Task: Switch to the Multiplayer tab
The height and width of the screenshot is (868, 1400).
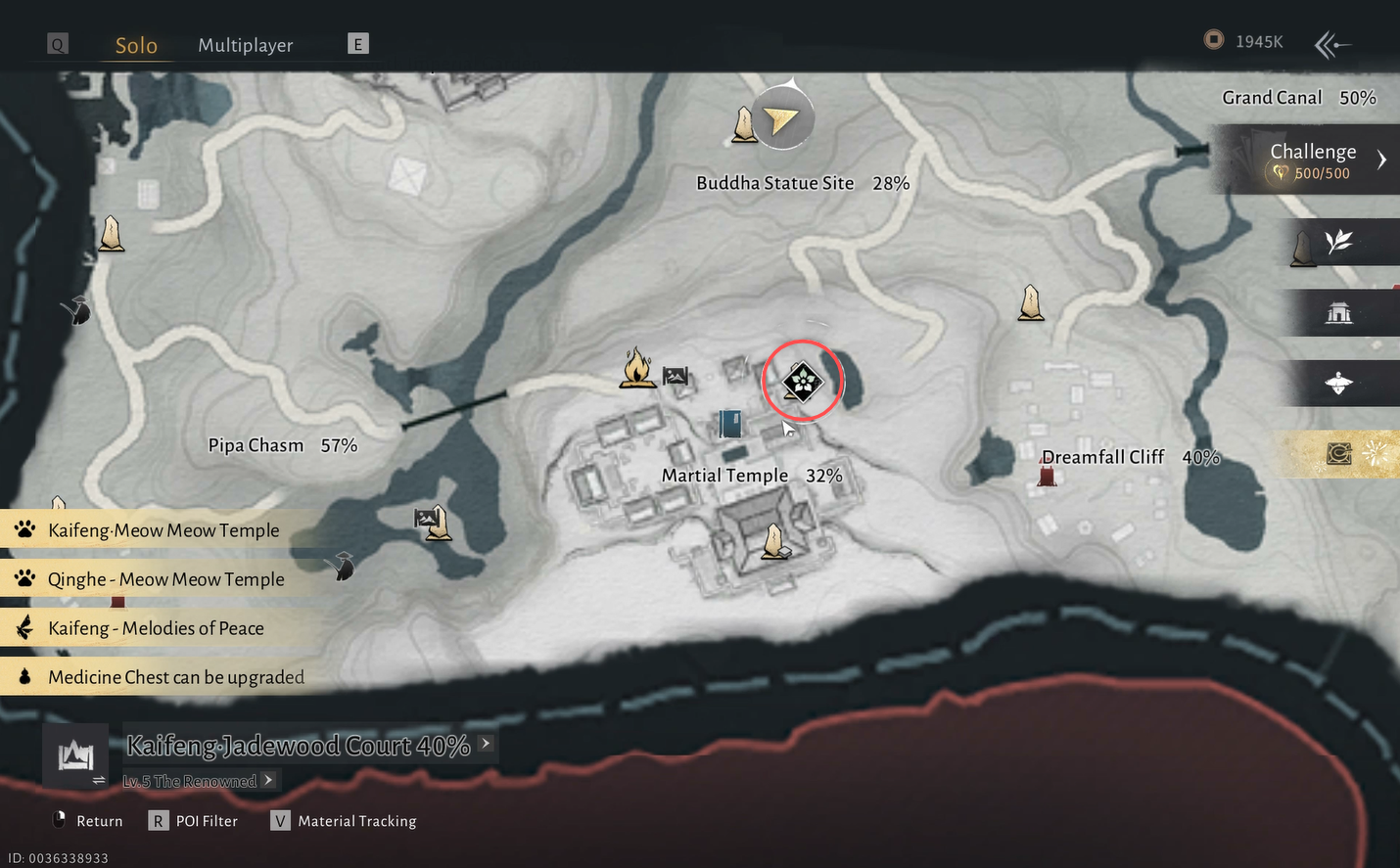Action: 245,45
